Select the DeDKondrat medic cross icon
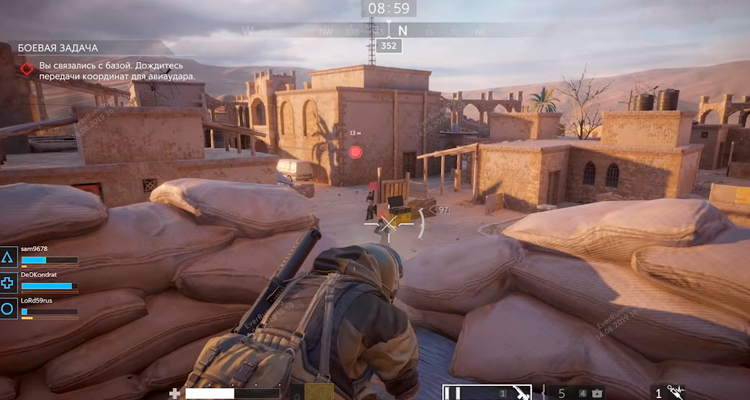This screenshot has width=750, height=400. [x=8, y=284]
